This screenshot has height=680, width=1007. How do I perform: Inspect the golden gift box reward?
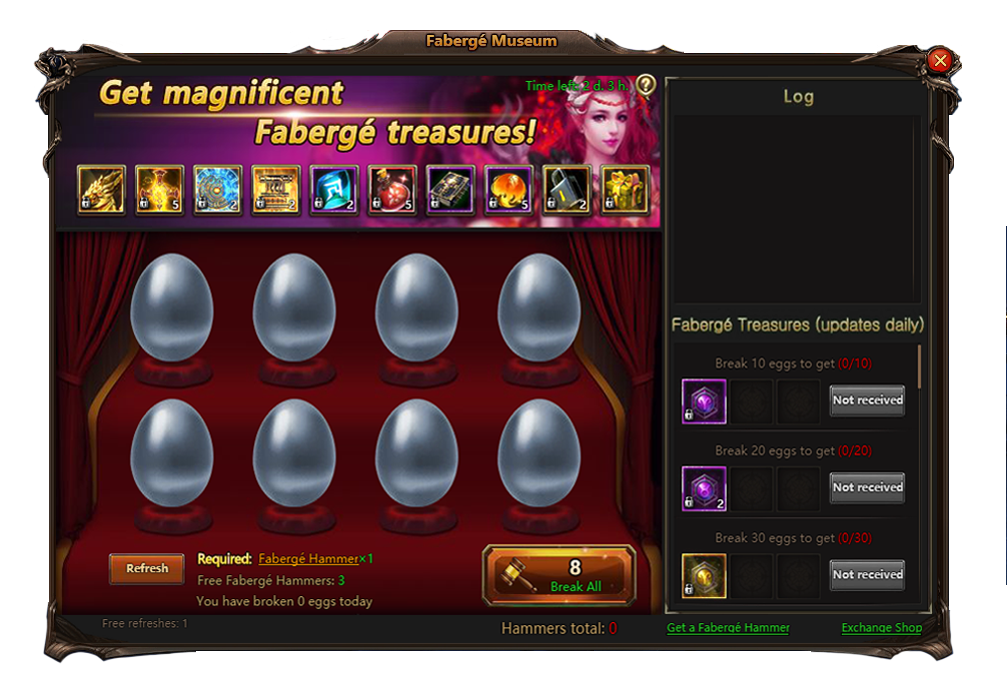625,189
